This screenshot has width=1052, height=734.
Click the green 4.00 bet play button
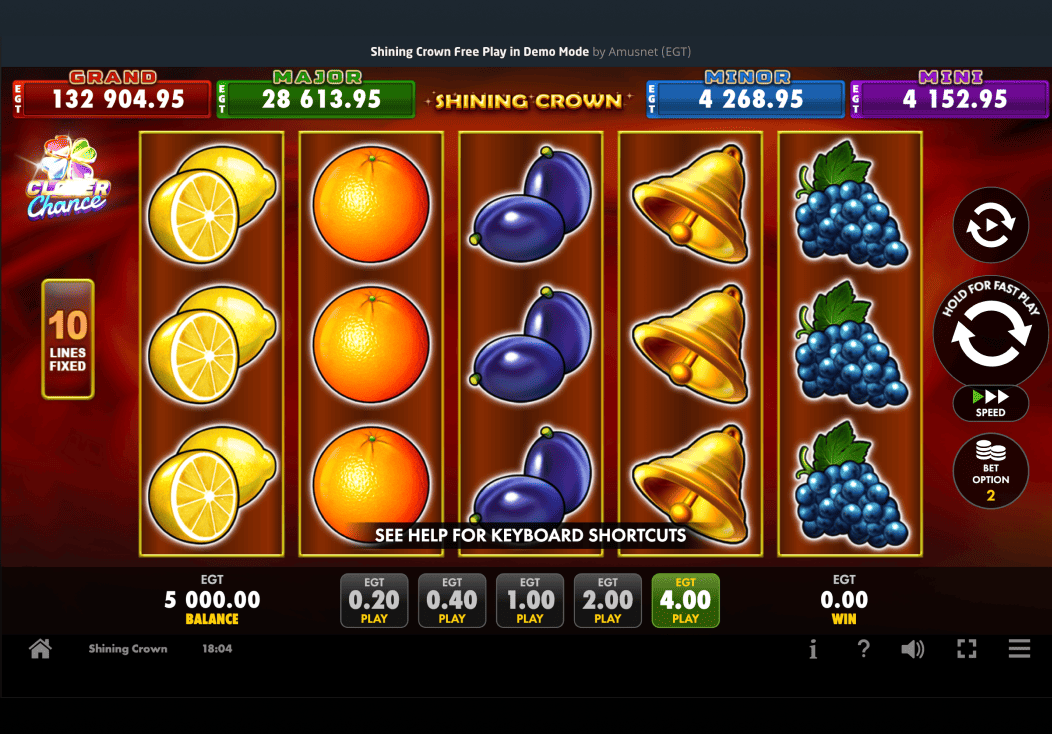pyautogui.click(x=686, y=600)
